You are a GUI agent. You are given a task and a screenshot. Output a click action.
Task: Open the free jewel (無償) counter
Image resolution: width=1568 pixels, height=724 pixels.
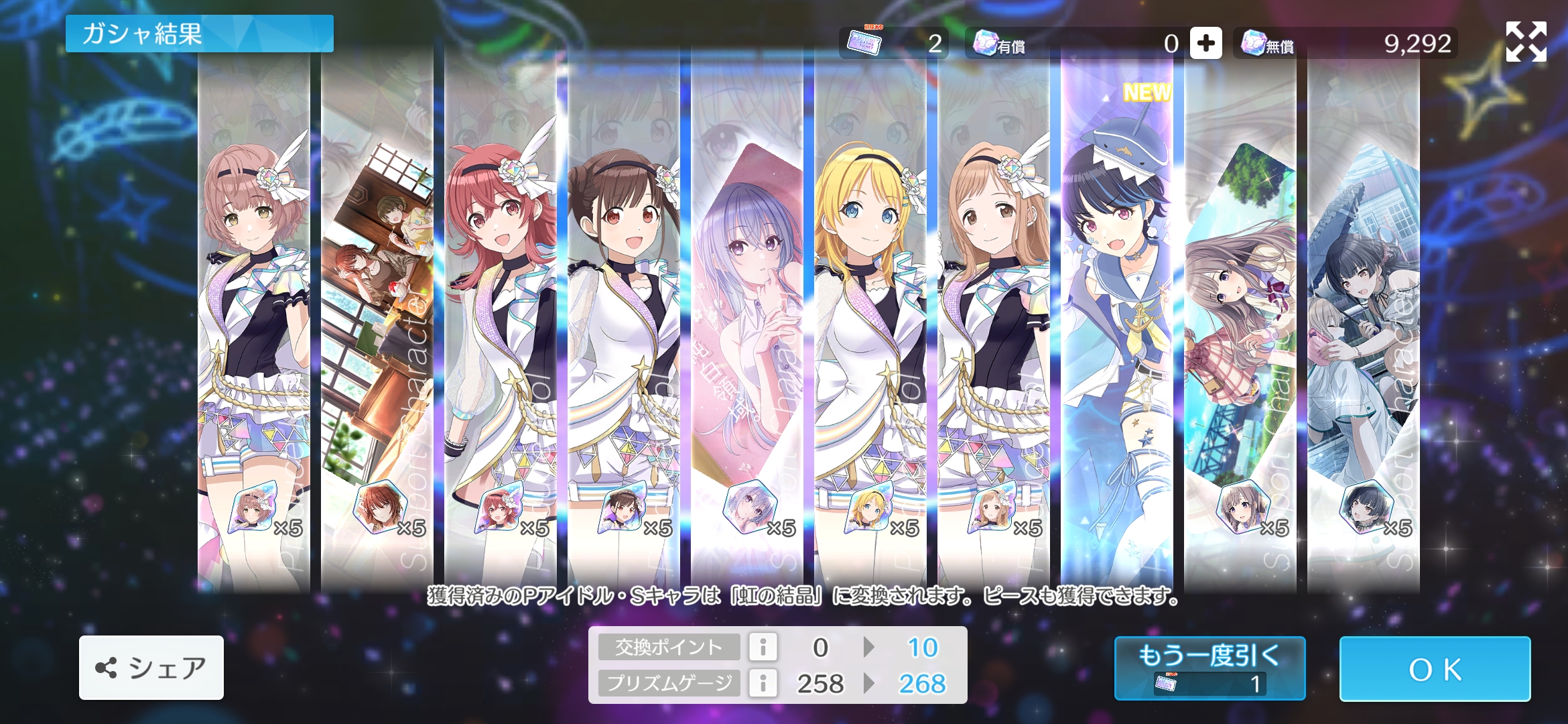[x=1345, y=44]
